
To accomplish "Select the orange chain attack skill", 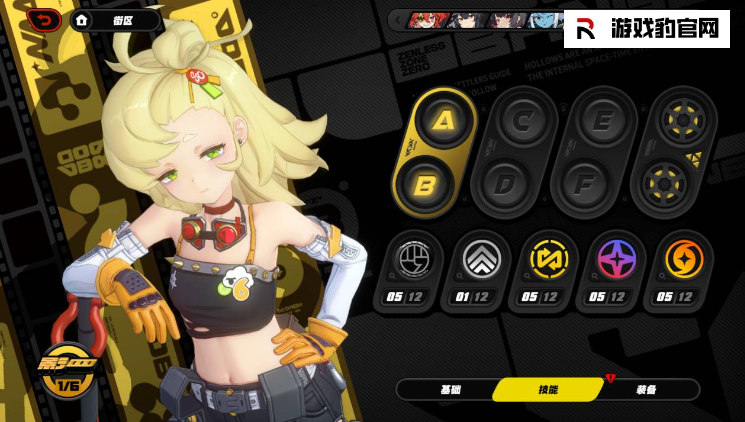I will pyautogui.click(x=684, y=260).
